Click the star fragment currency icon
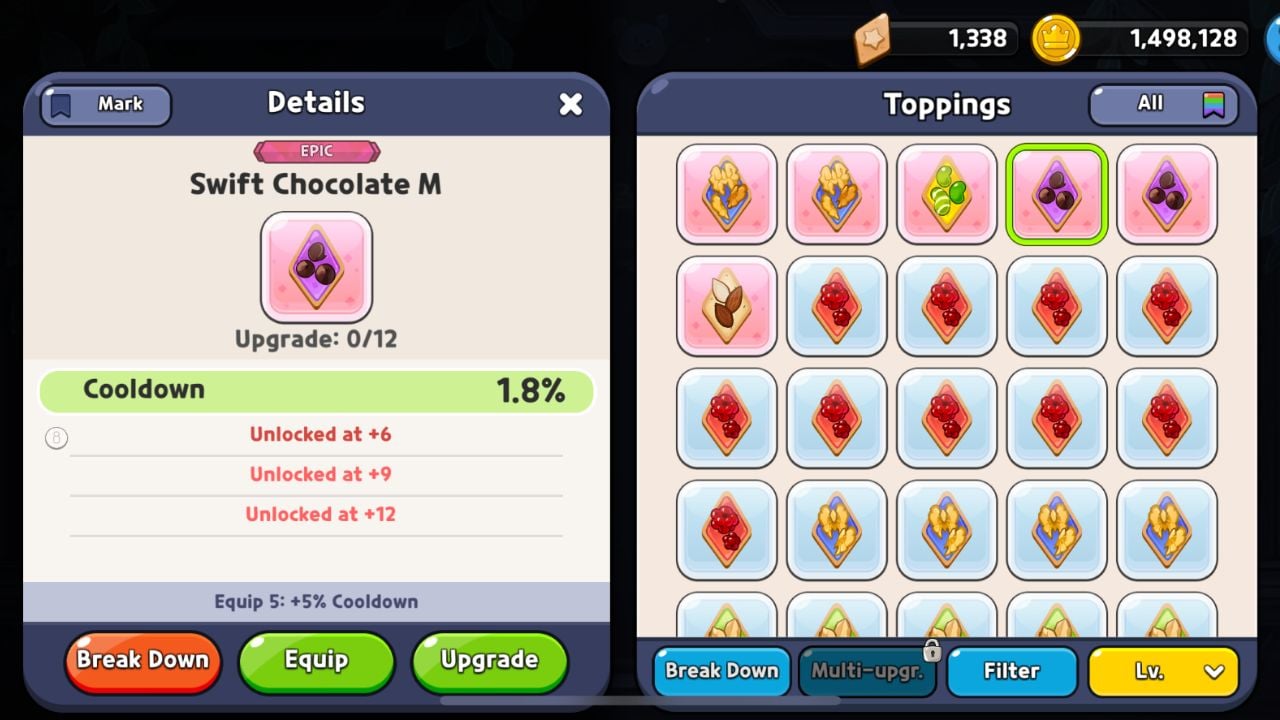 pos(874,38)
